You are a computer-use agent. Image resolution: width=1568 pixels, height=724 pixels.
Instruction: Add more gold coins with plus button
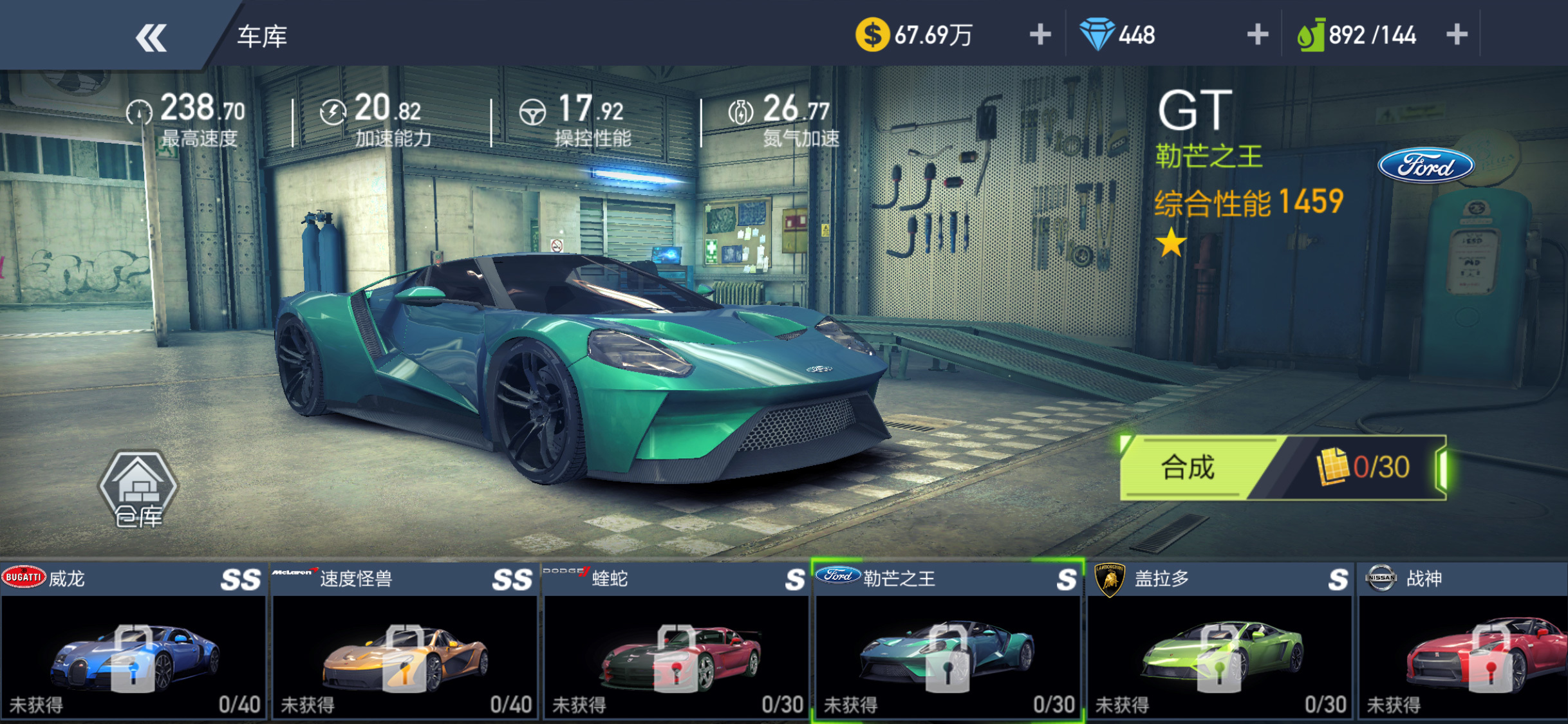click(x=1040, y=35)
